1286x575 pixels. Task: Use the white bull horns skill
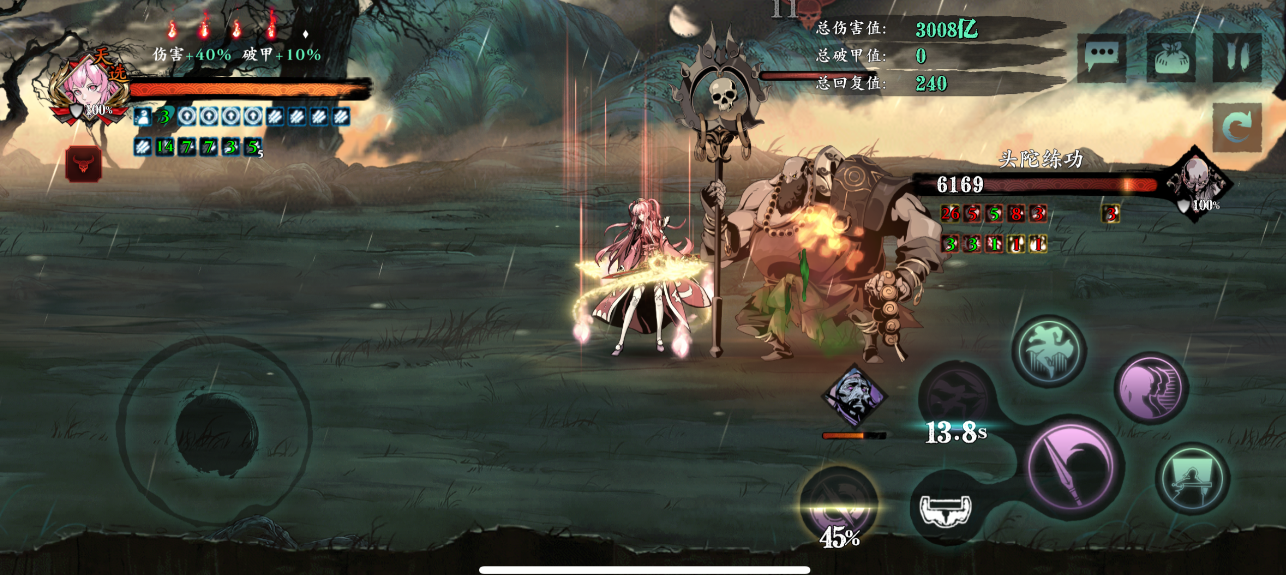click(x=946, y=507)
